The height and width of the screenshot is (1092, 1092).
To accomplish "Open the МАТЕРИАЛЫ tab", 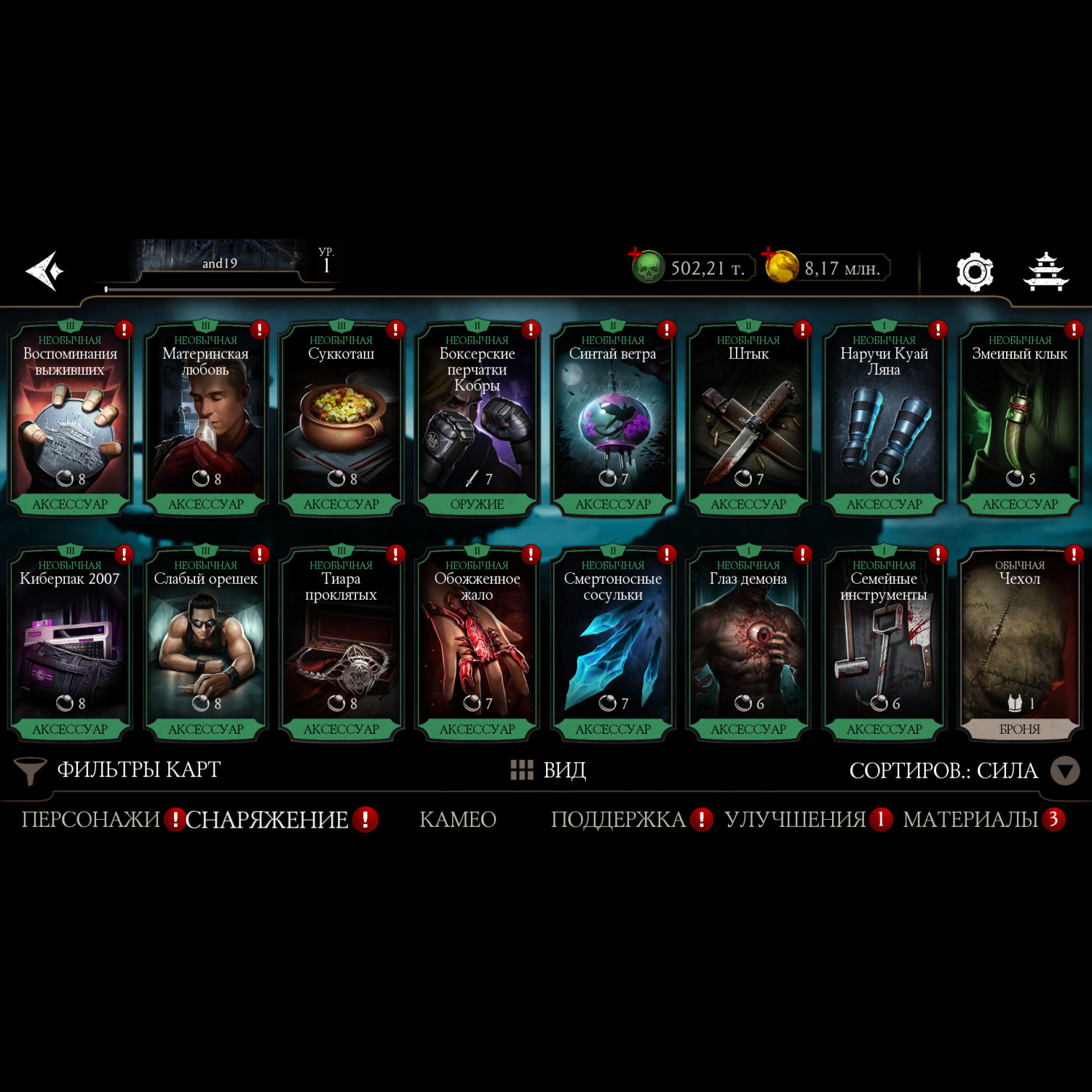I will (970, 820).
